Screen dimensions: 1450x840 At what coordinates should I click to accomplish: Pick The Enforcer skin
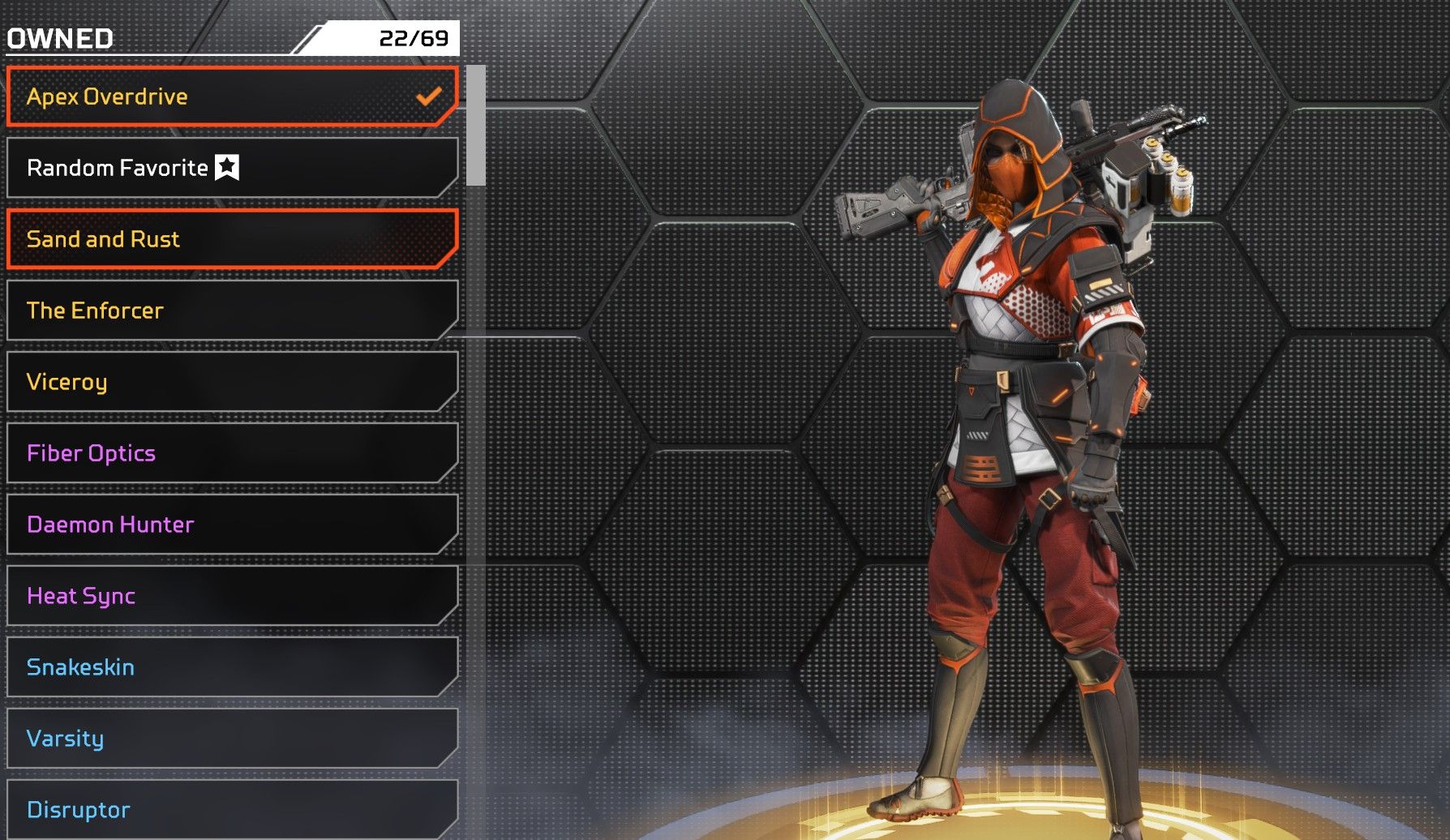(x=231, y=311)
